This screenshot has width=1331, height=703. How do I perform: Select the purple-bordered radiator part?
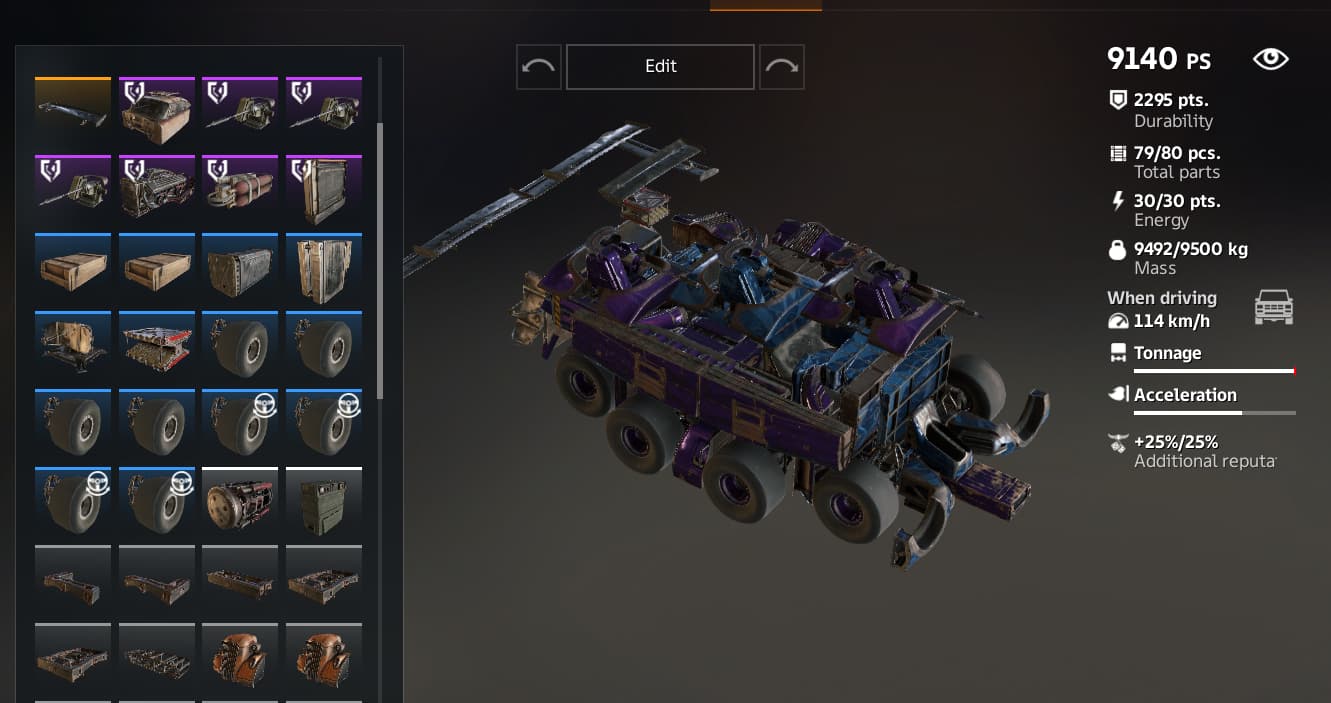[x=324, y=188]
